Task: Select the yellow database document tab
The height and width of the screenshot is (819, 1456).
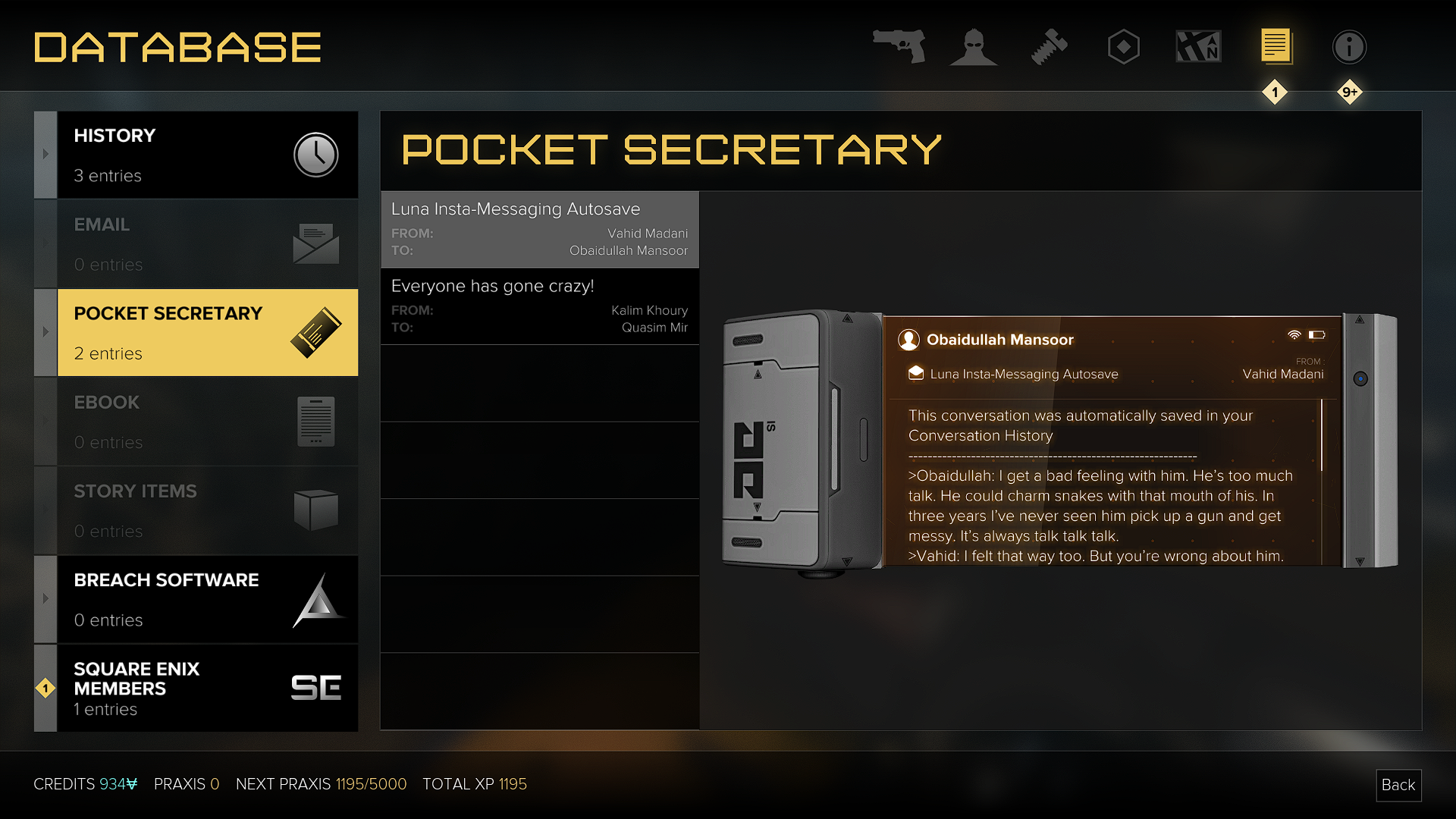Action: 1276,47
